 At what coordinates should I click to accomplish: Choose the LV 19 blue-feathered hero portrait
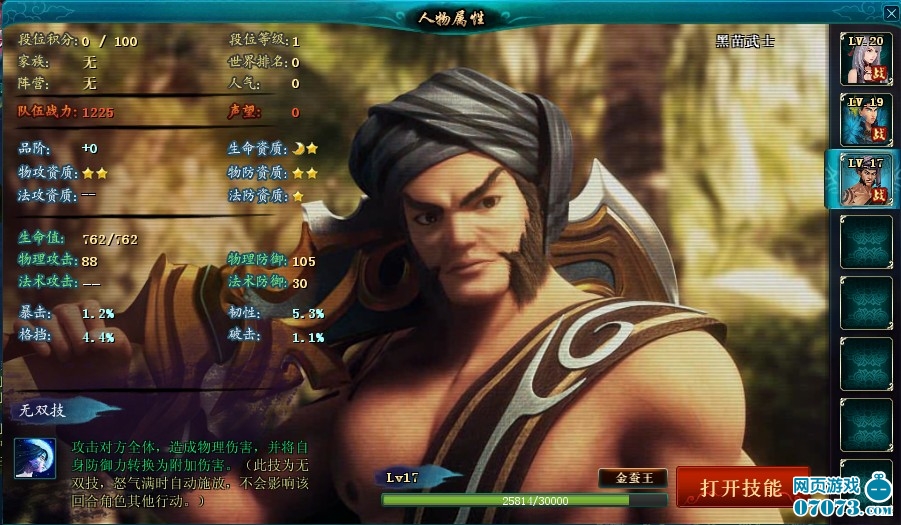pos(865,121)
